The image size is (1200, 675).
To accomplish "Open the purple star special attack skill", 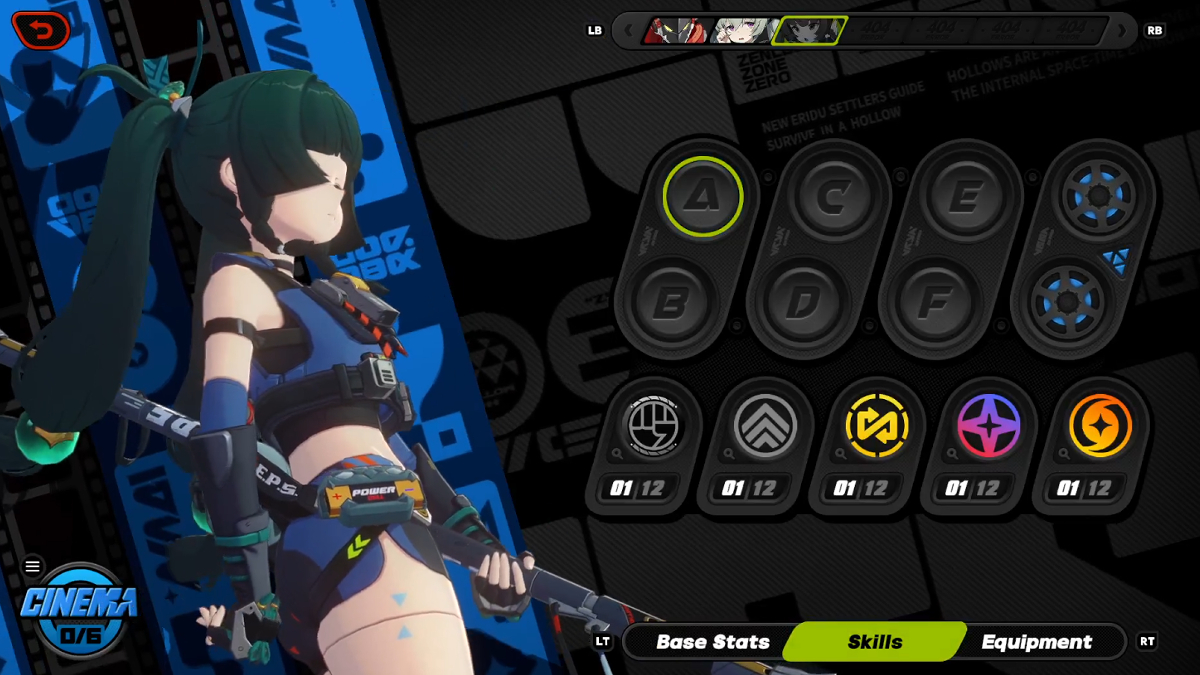I will point(988,427).
